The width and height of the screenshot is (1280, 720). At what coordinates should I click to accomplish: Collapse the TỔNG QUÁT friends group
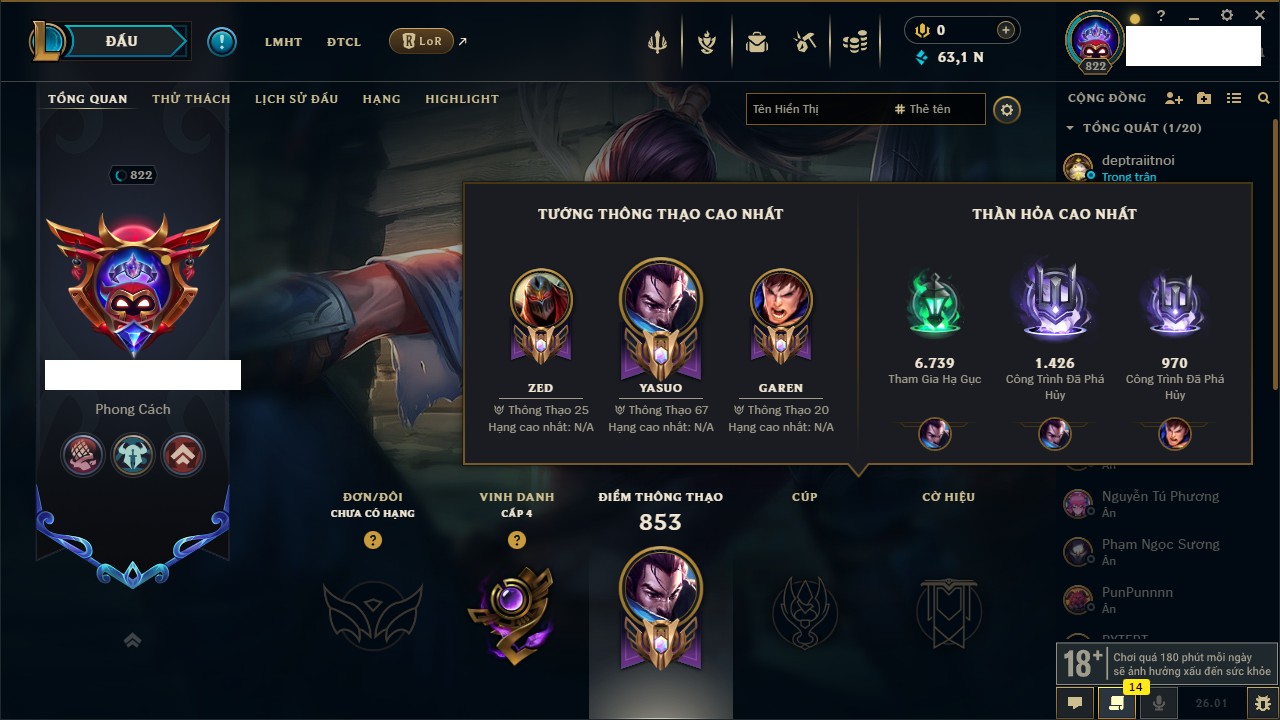(1070, 128)
